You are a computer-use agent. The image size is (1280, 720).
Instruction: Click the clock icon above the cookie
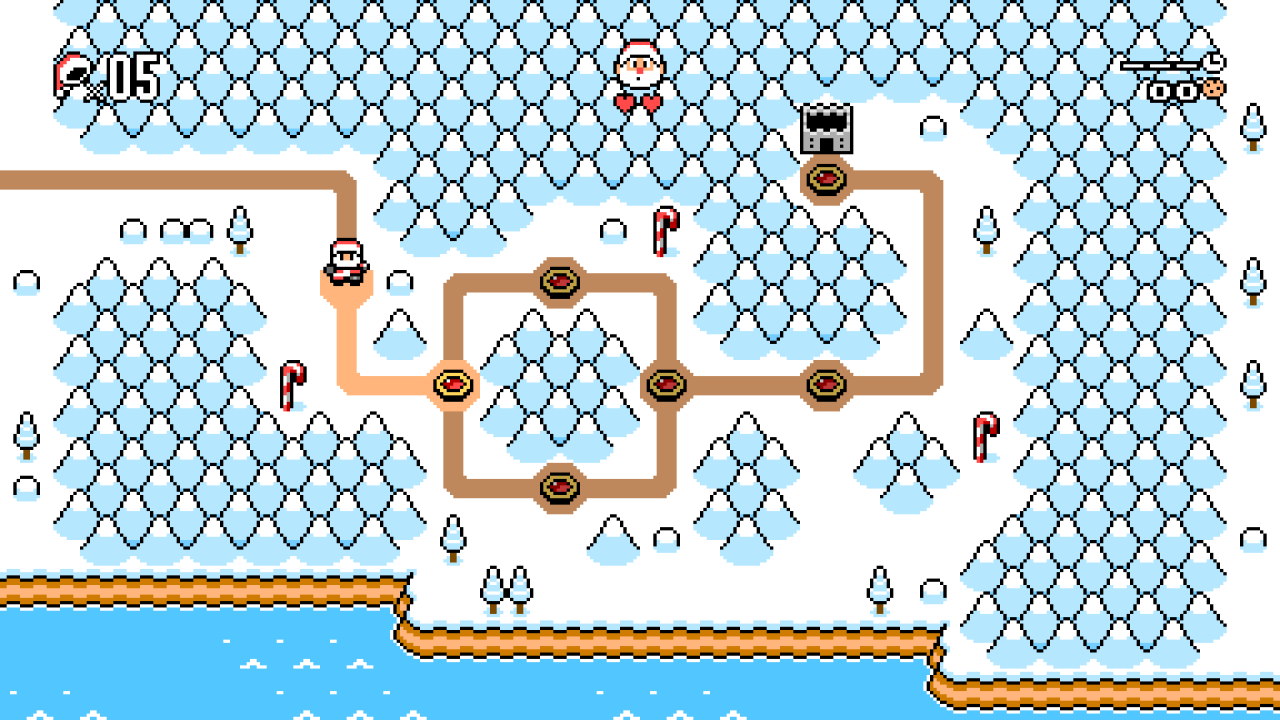tap(1213, 62)
